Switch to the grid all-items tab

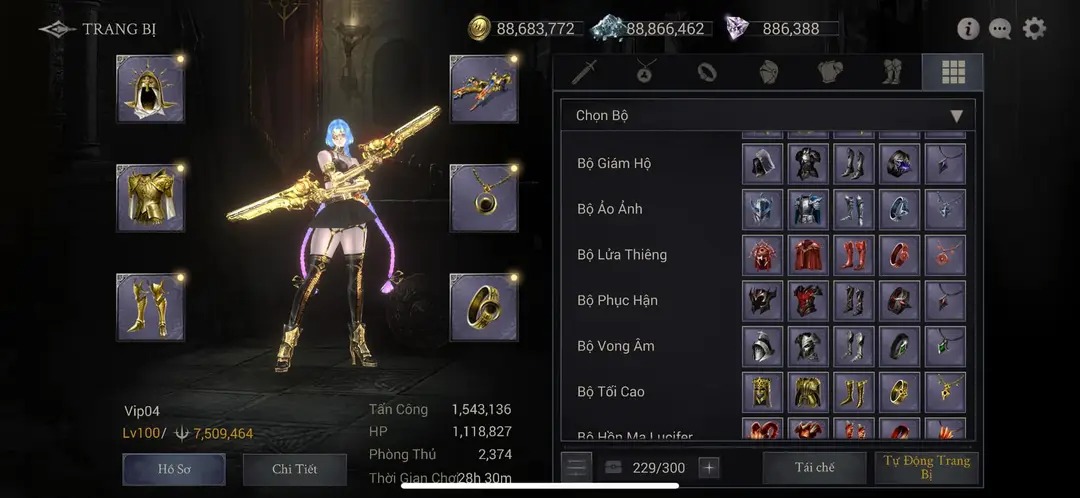953,72
